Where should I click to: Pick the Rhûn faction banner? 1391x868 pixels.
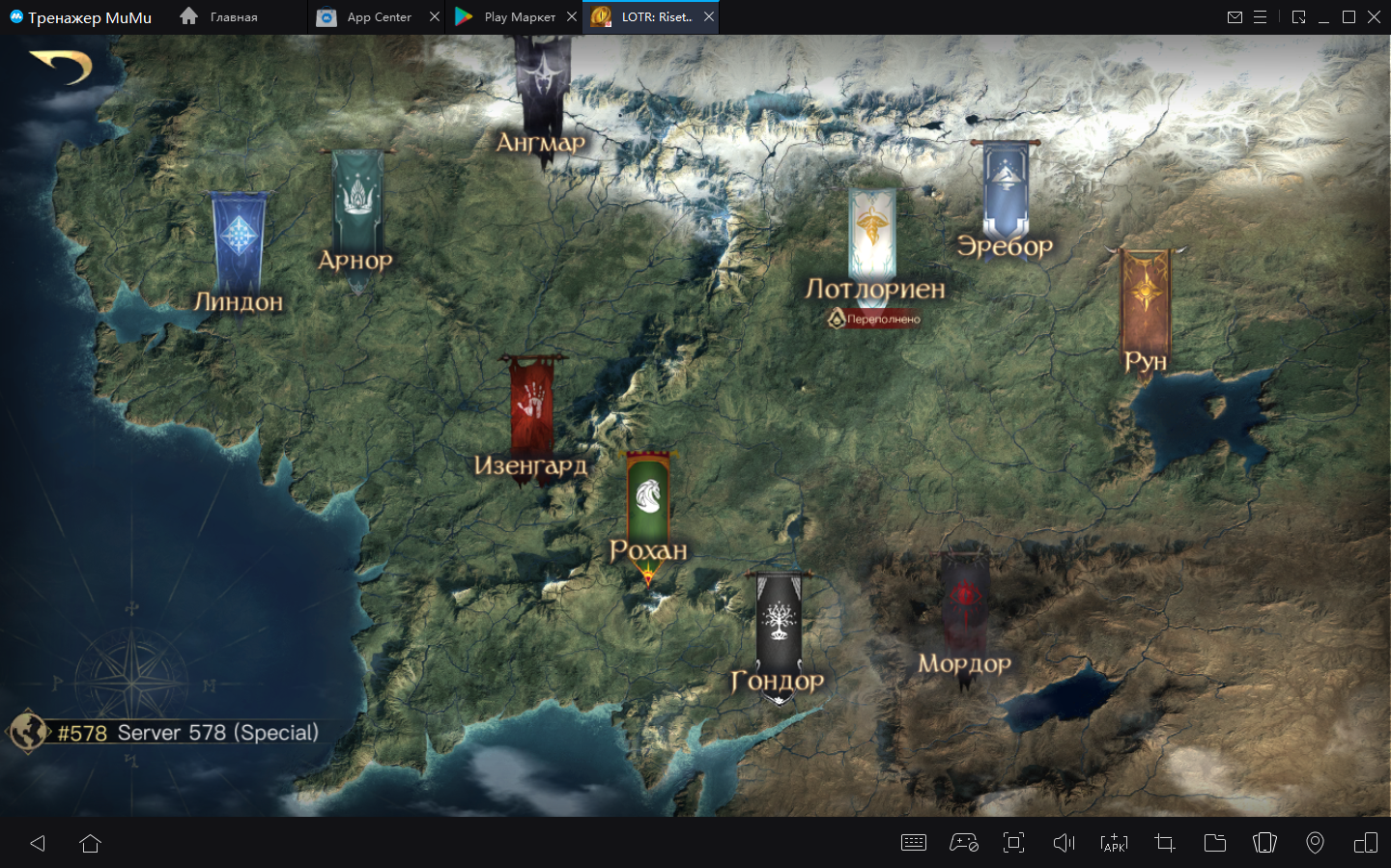pyautogui.click(x=1146, y=299)
